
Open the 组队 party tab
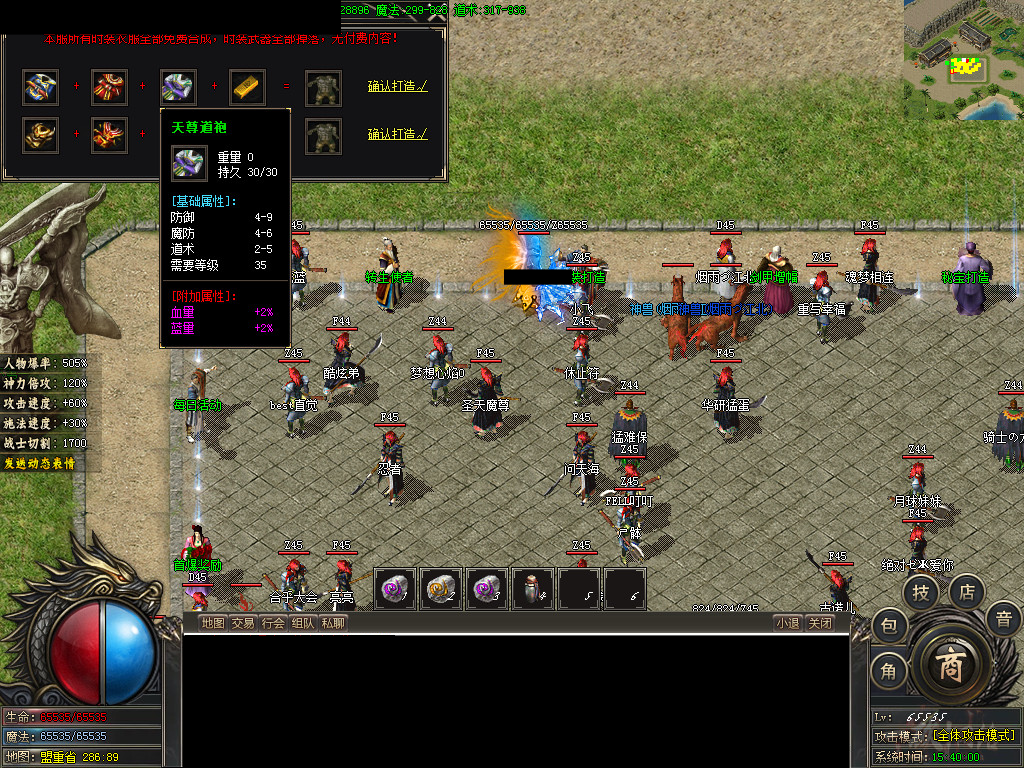point(303,623)
